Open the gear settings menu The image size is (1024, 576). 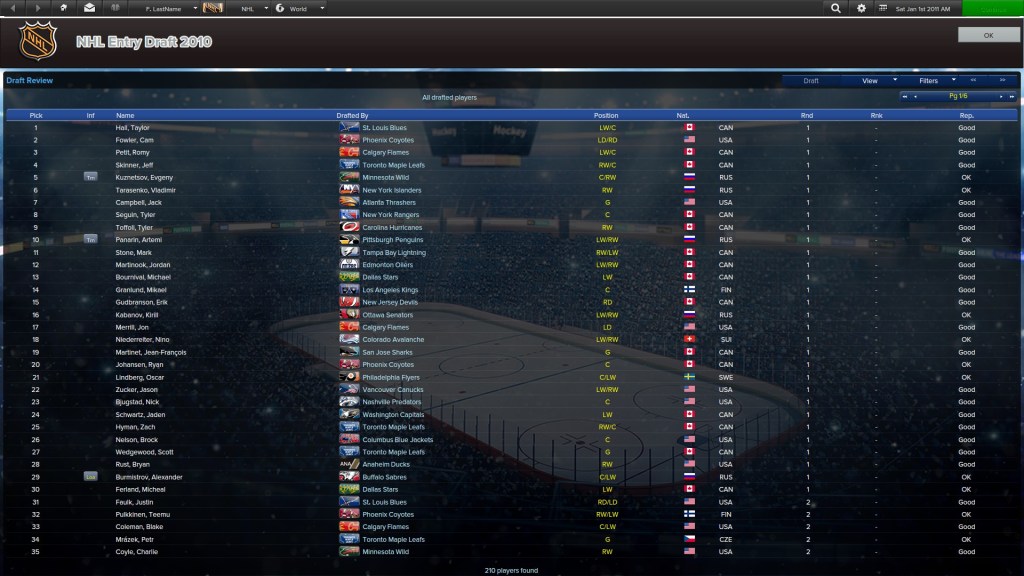[862, 8]
